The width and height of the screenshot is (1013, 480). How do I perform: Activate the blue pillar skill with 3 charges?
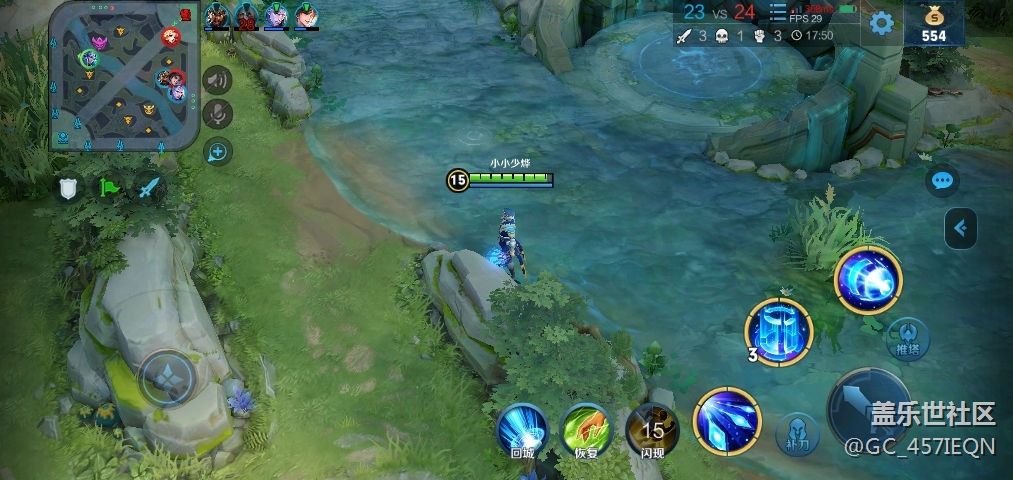[x=780, y=331]
